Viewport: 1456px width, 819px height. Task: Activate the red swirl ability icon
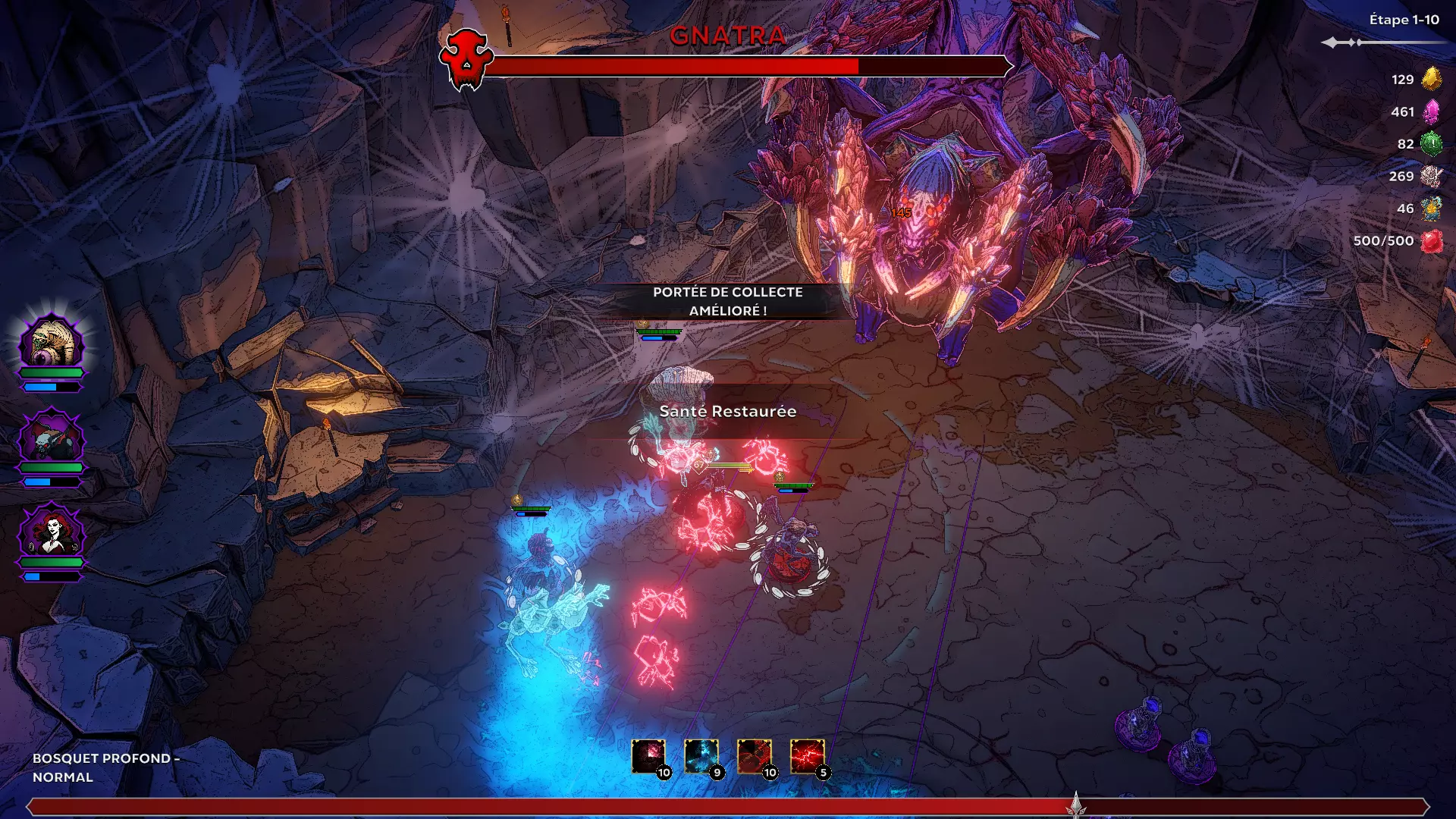click(x=755, y=756)
